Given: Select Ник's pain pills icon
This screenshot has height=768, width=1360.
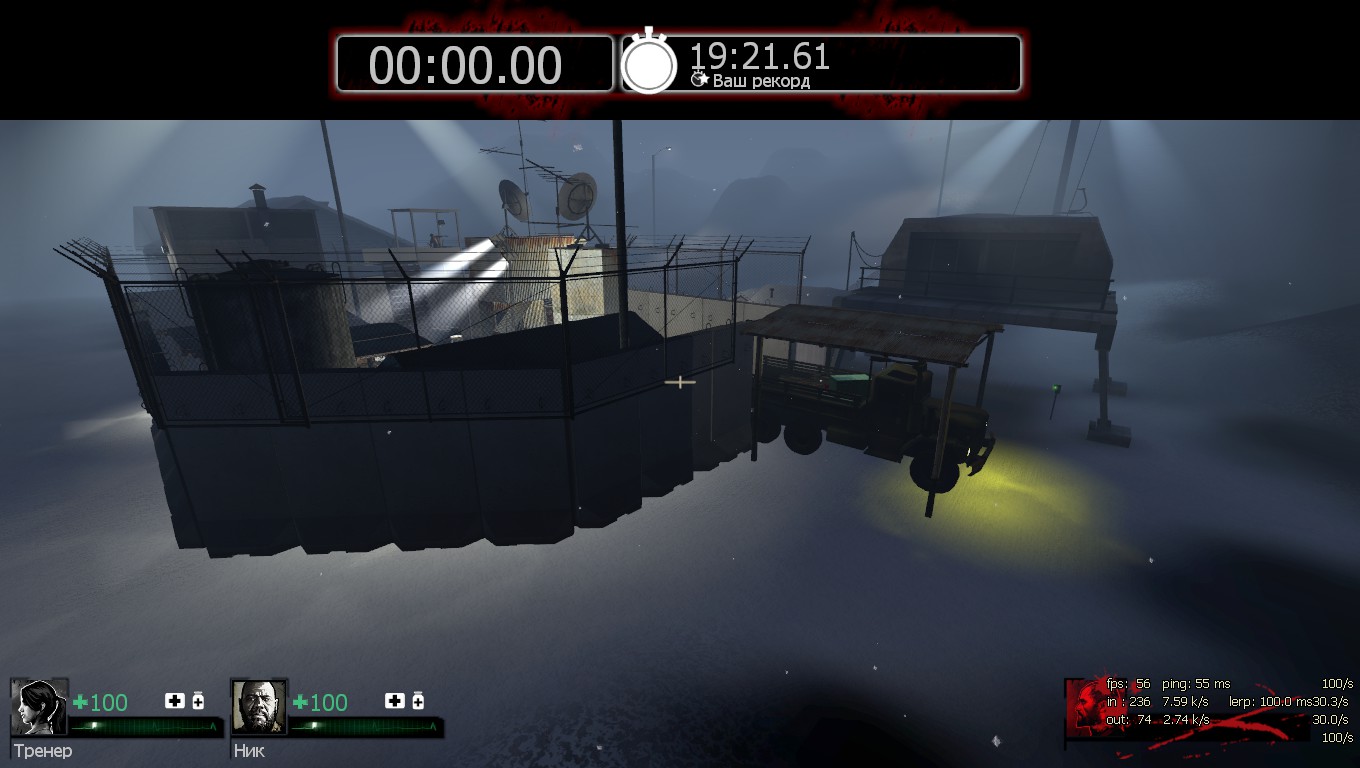Looking at the screenshot, I should [x=418, y=701].
